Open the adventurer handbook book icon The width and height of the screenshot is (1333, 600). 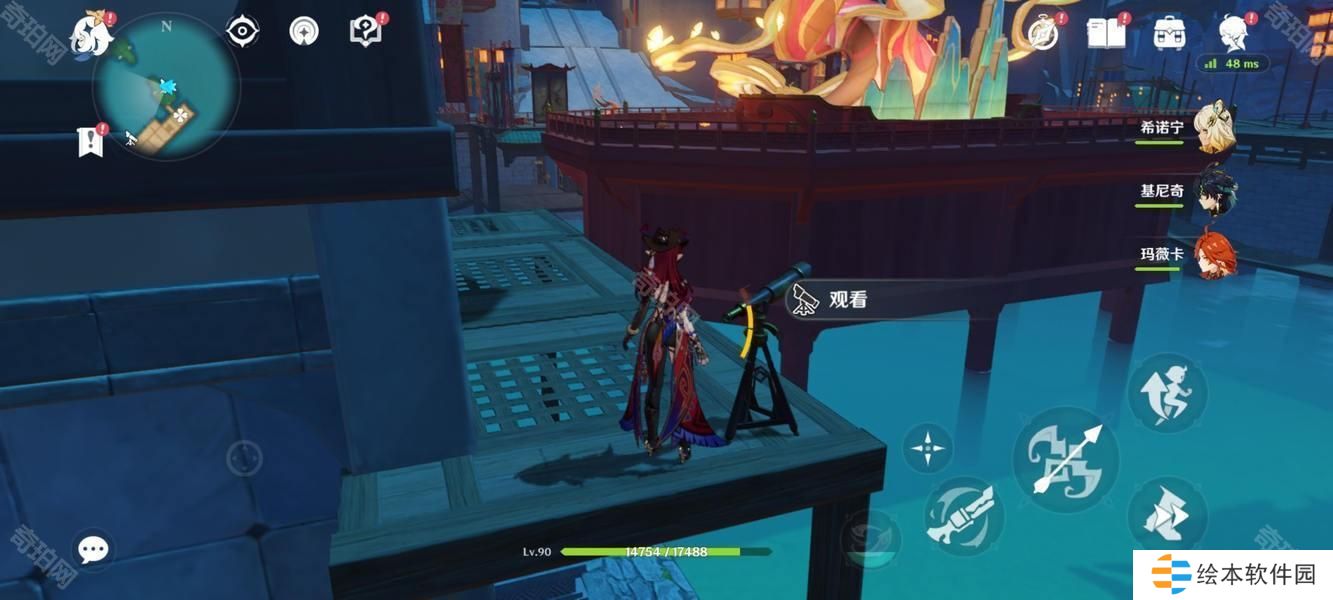click(1106, 34)
